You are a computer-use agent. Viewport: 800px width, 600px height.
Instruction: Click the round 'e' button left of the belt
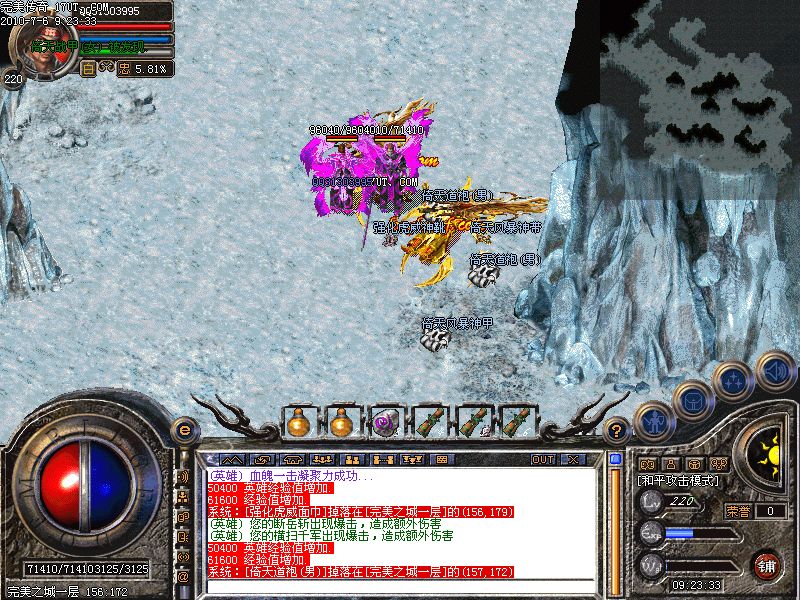click(x=183, y=431)
